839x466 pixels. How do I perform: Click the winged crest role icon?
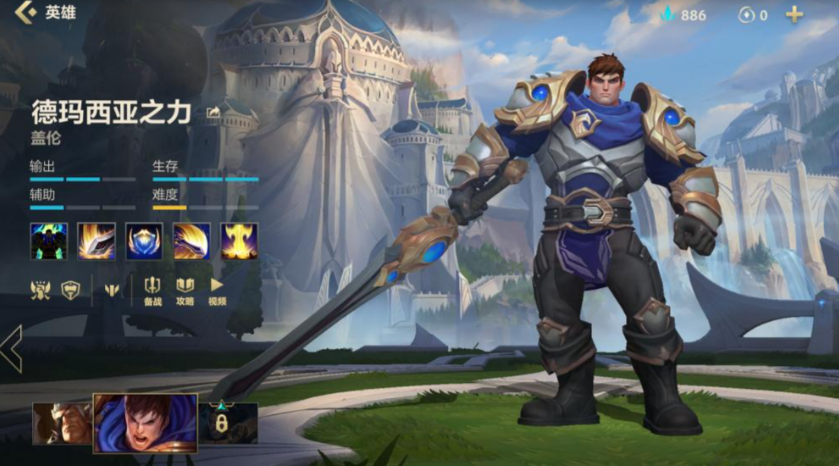41,290
